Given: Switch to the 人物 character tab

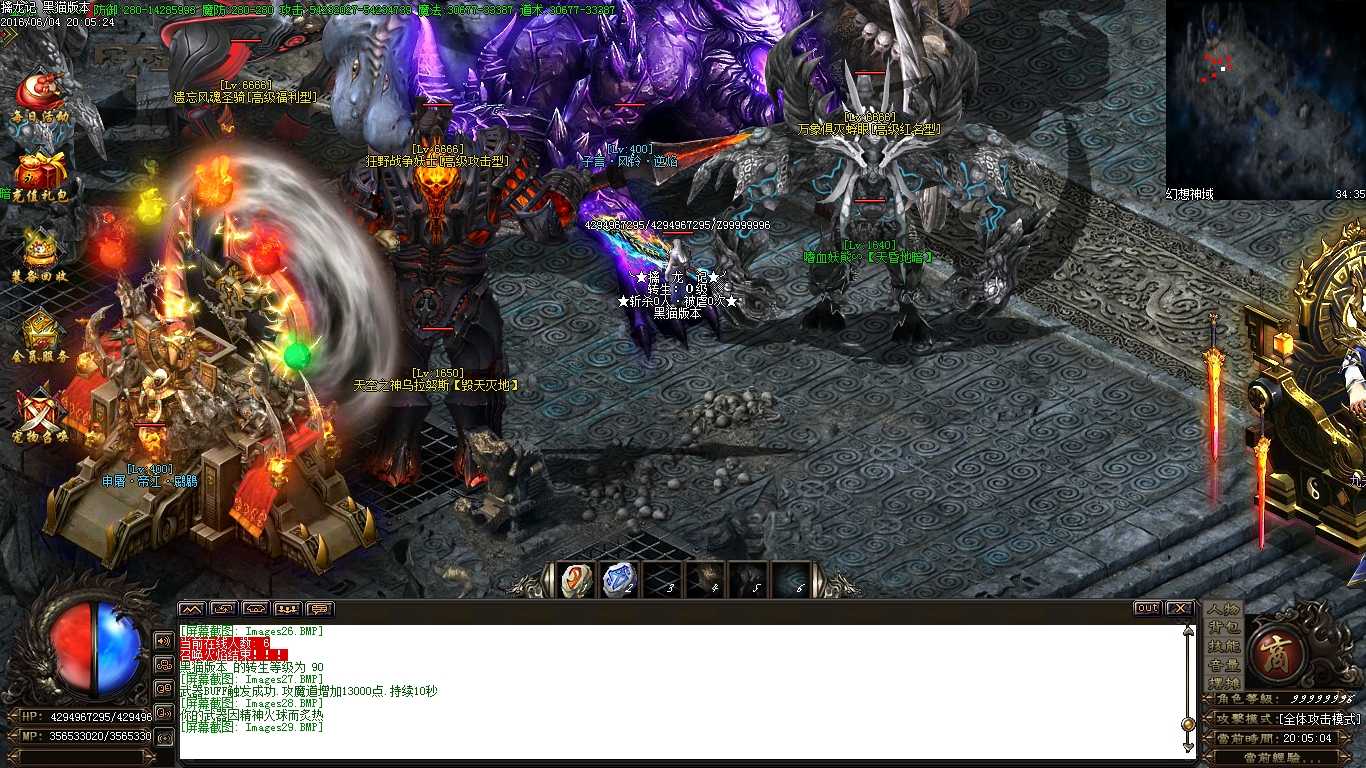Looking at the screenshot, I should [x=1223, y=610].
